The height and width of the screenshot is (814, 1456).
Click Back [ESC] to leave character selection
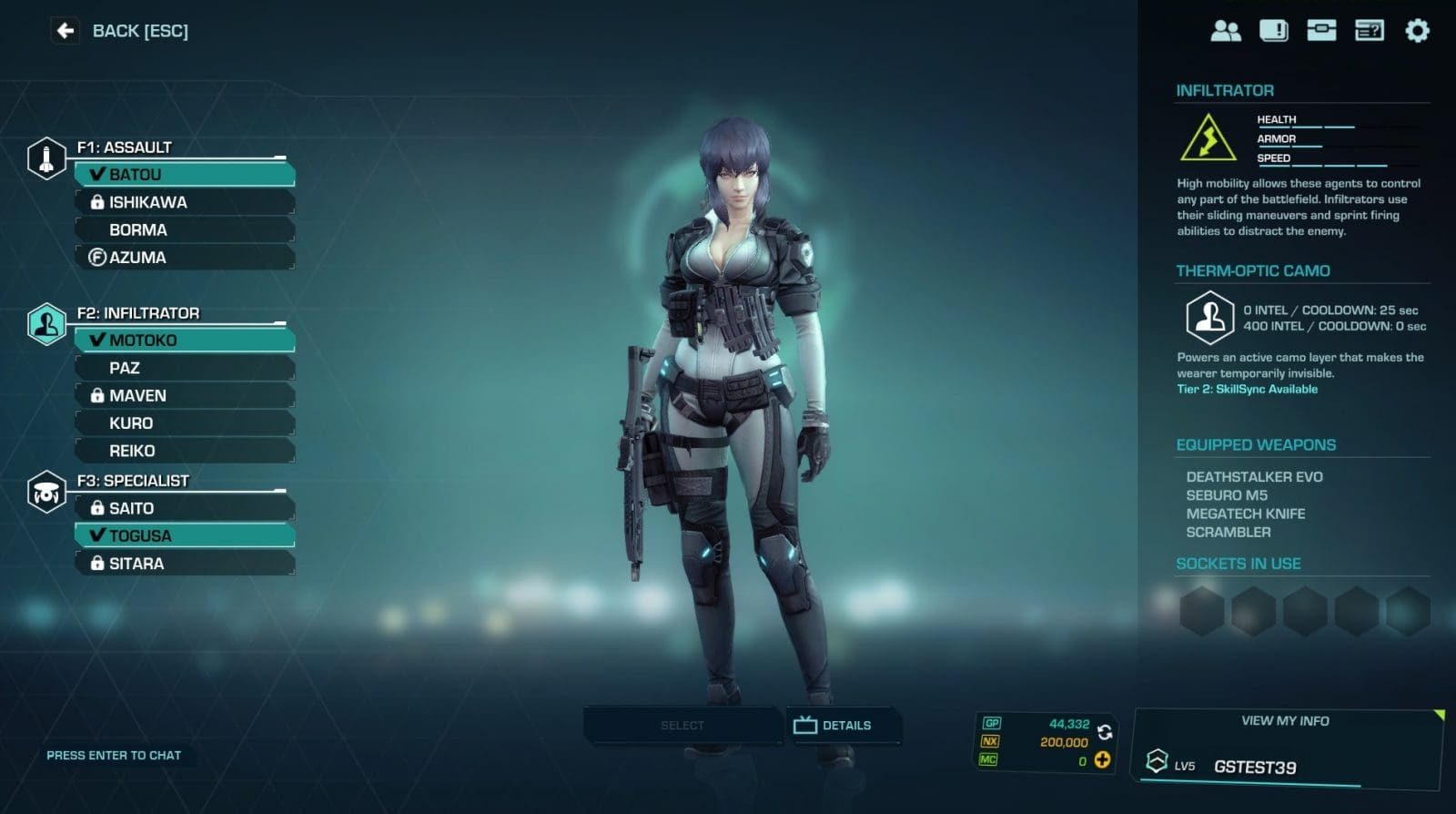point(118,31)
